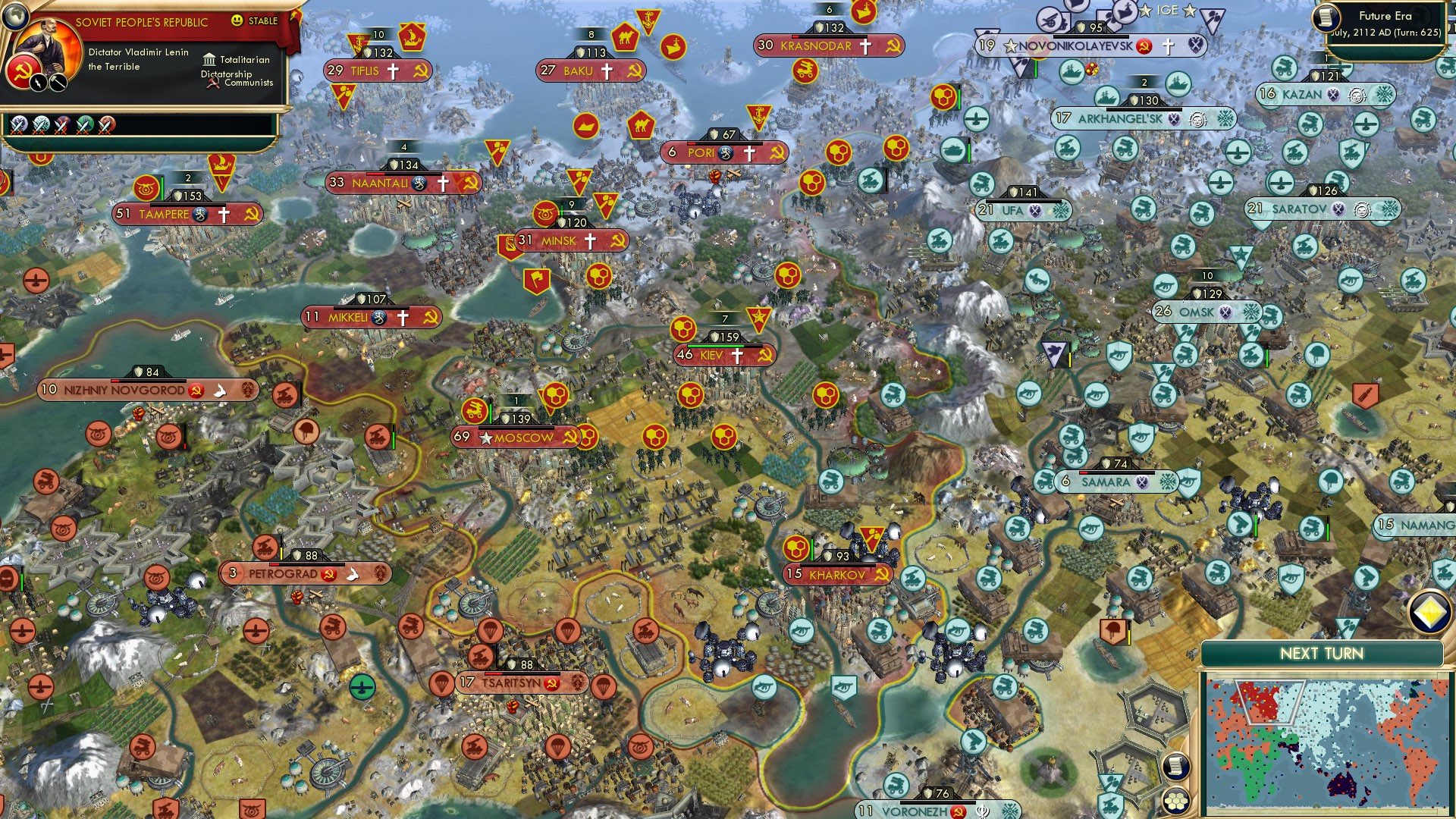
Task: Click the lightning bolt icon on the leader panel
Action: point(39,83)
